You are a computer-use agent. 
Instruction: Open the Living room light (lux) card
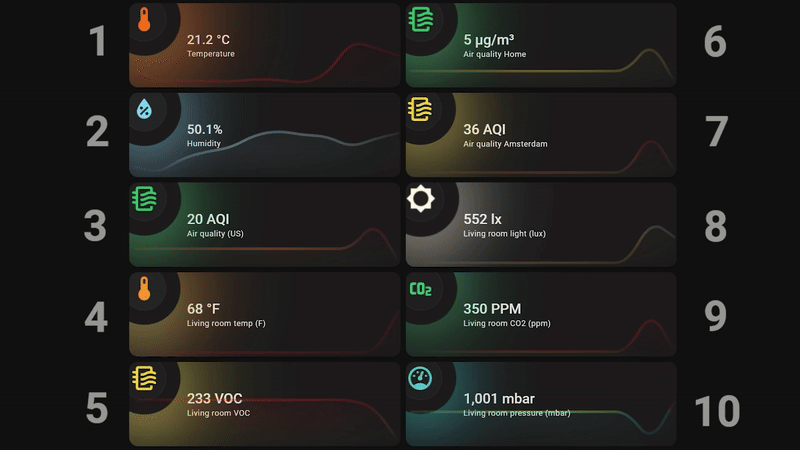(x=541, y=224)
